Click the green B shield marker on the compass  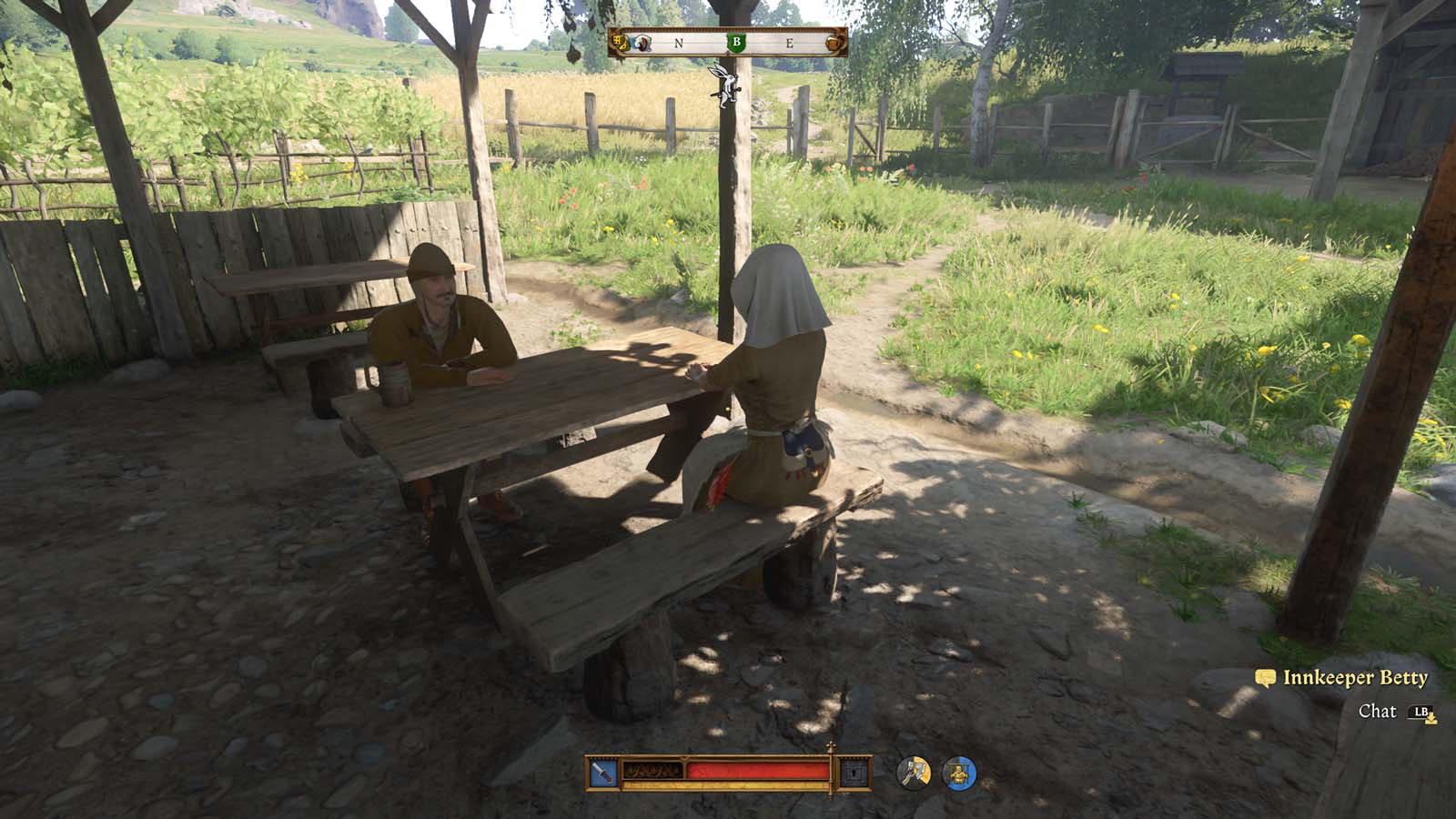[736, 42]
